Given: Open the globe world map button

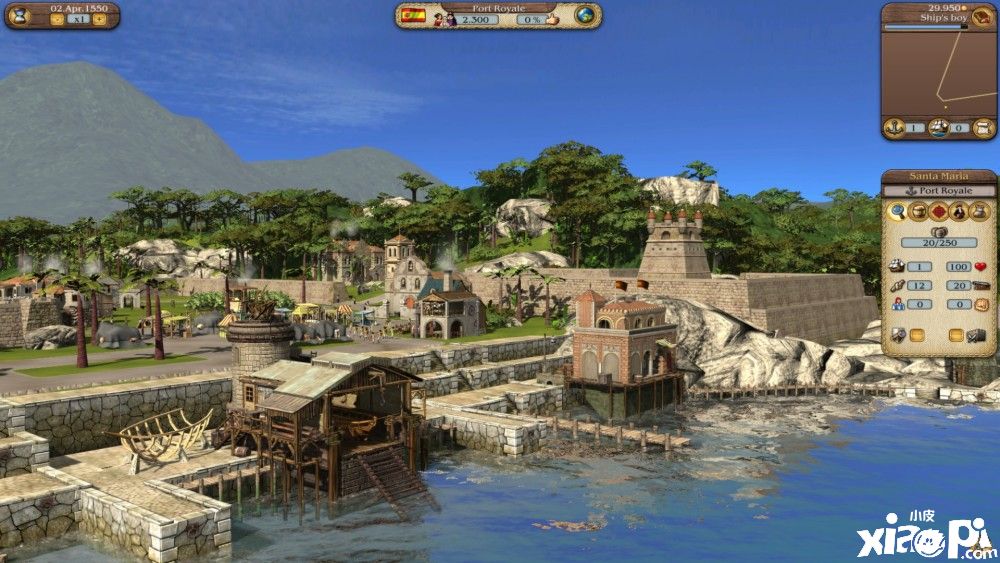Looking at the screenshot, I should coord(585,15).
